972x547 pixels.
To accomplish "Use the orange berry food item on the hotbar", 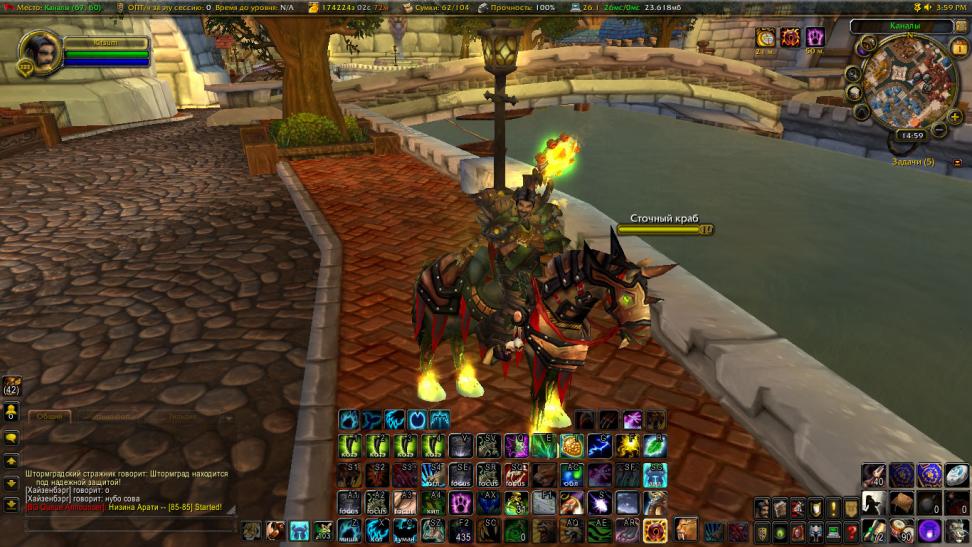I will pos(571,446).
